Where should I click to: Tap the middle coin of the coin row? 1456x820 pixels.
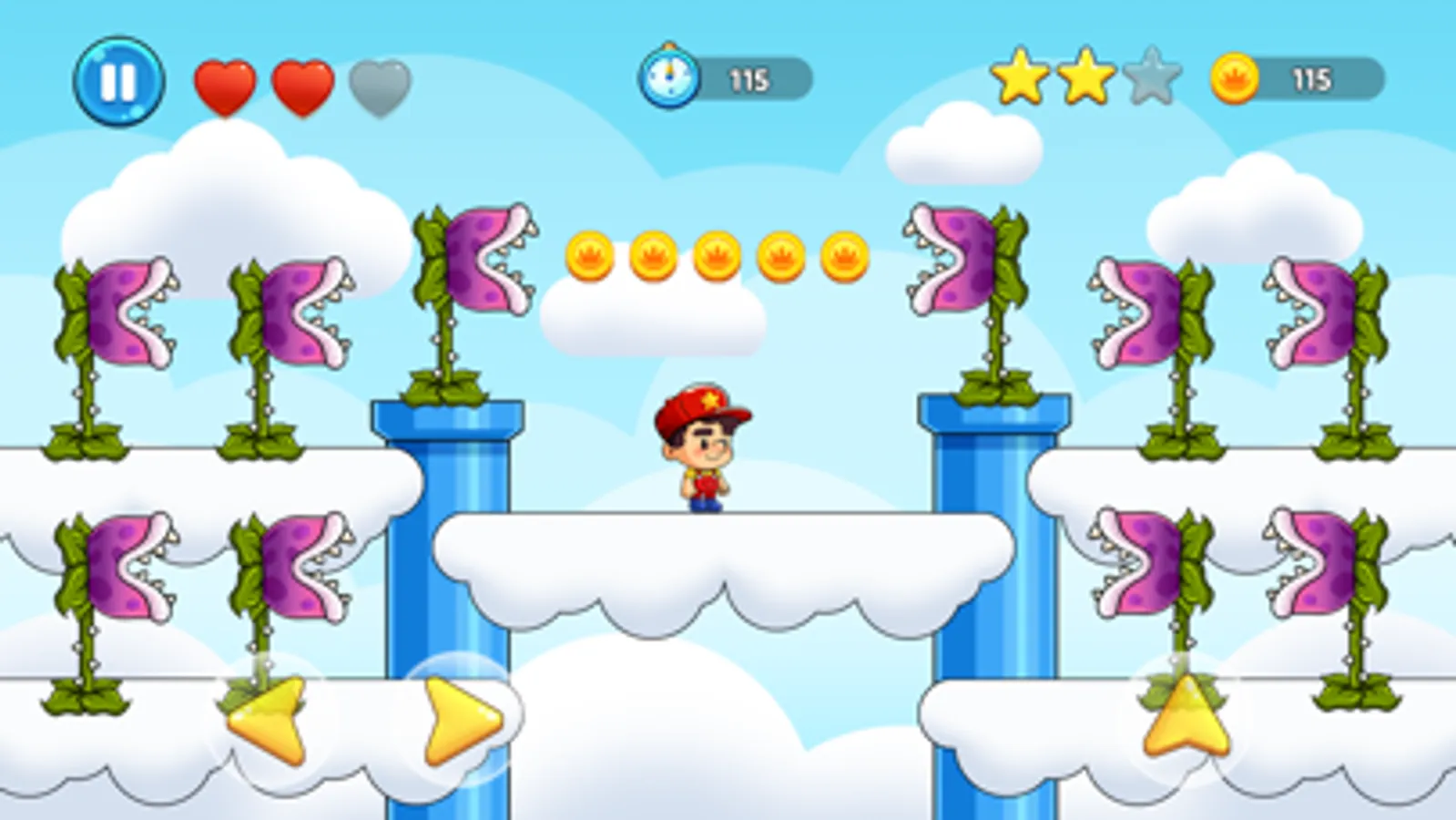[x=718, y=256]
